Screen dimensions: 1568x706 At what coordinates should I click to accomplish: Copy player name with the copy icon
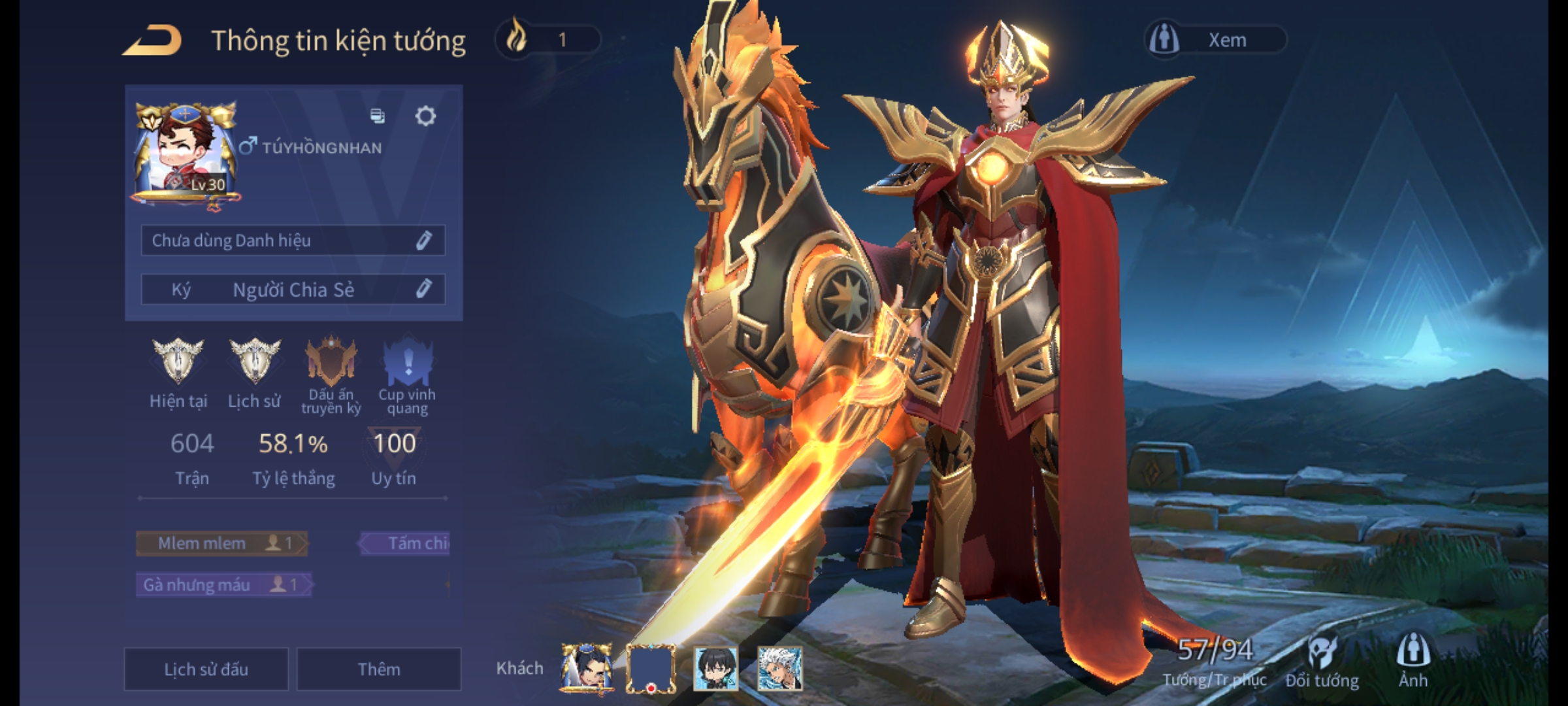pos(378,116)
